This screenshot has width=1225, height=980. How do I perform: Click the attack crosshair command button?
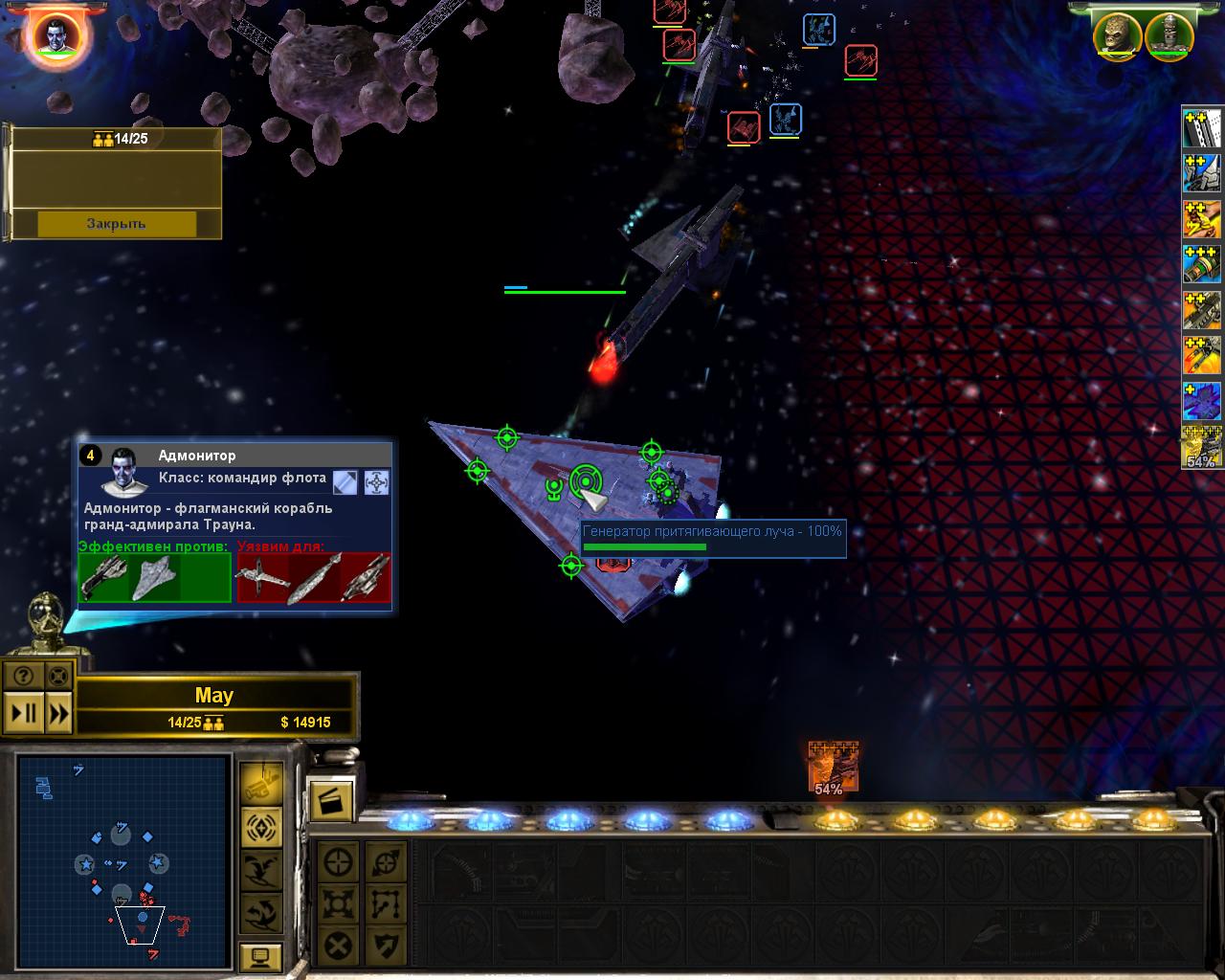(338, 862)
